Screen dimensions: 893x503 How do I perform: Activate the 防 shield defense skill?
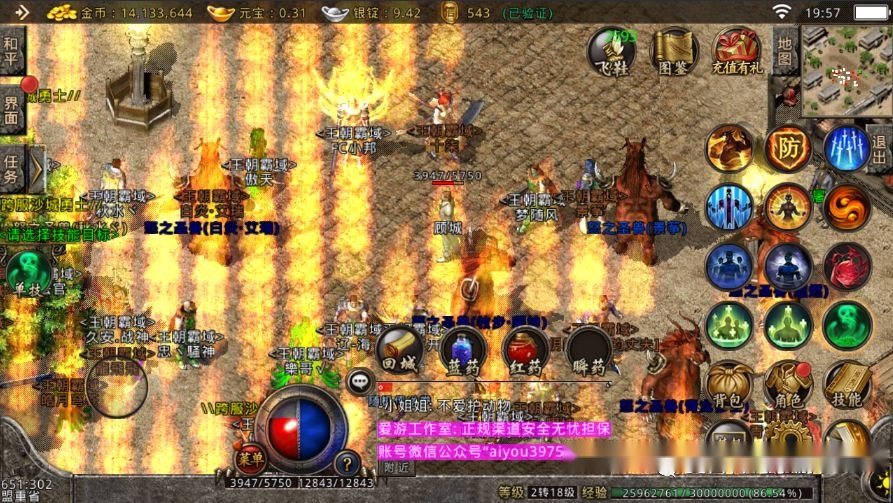coord(788,149)
